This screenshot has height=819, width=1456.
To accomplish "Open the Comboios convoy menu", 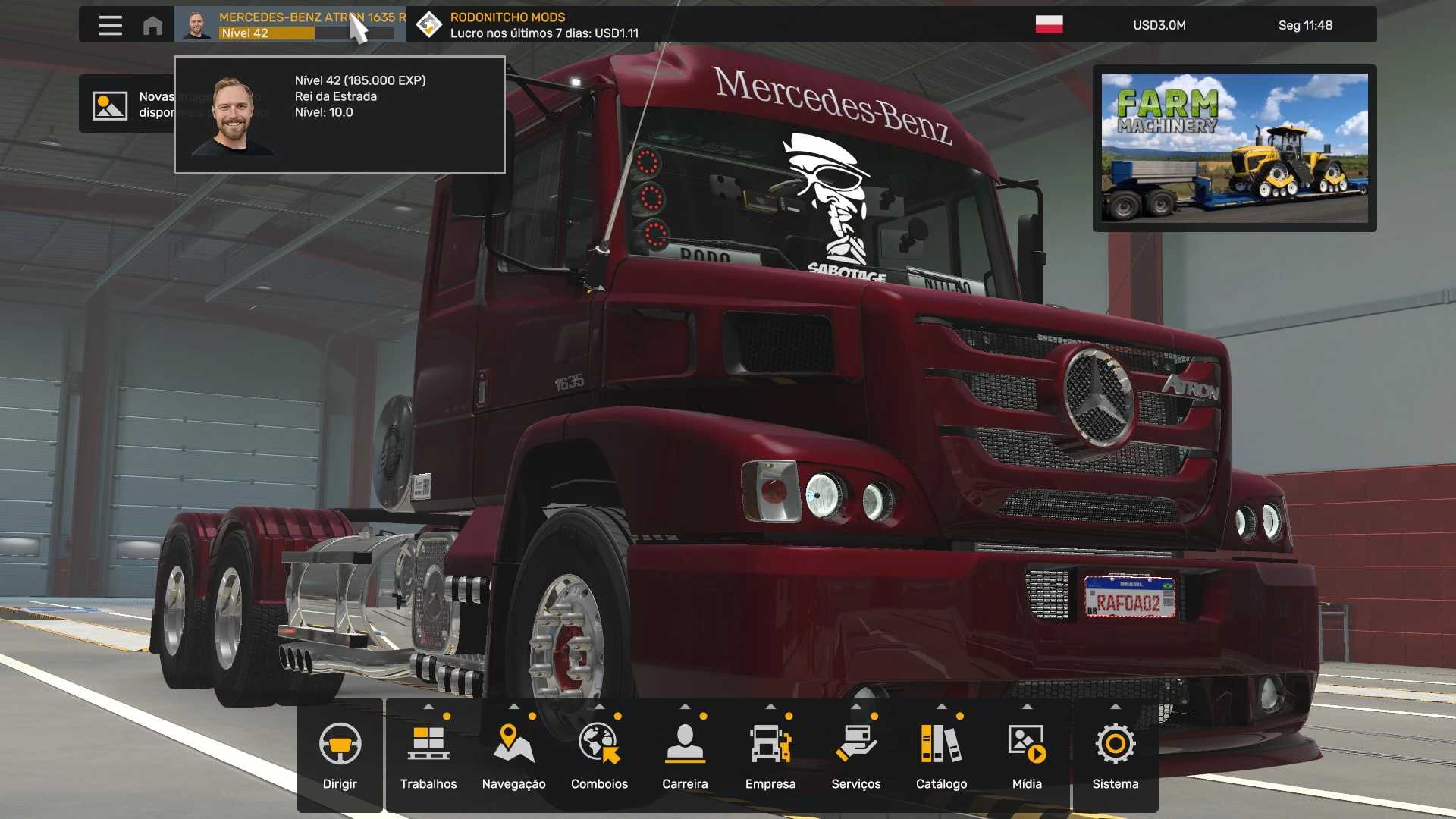I will point(599,755).
